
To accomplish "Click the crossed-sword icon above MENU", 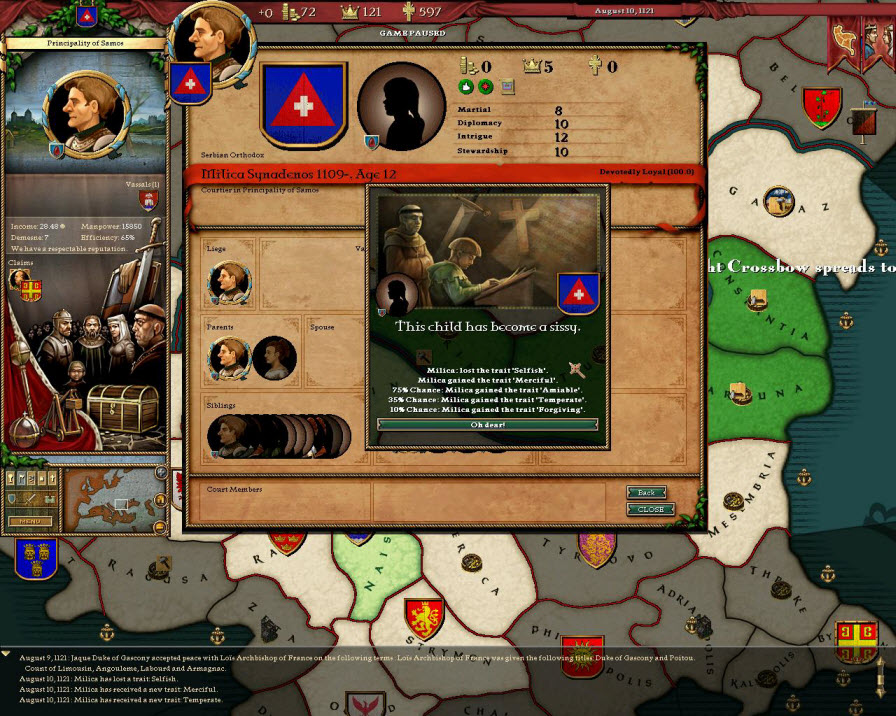I will (x=29, y=500).
